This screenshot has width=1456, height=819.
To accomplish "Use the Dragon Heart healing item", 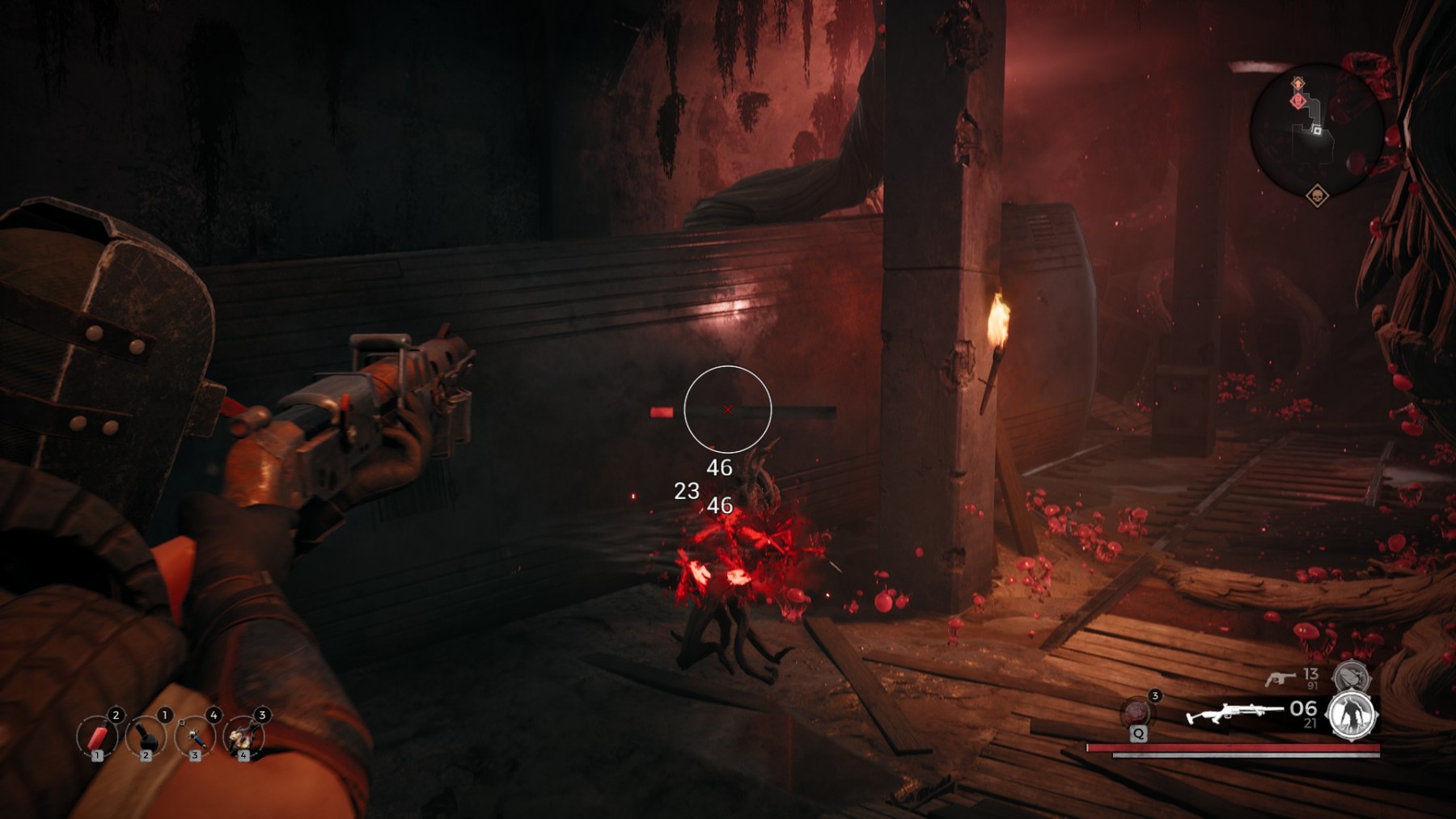I will click(1137, 712).
